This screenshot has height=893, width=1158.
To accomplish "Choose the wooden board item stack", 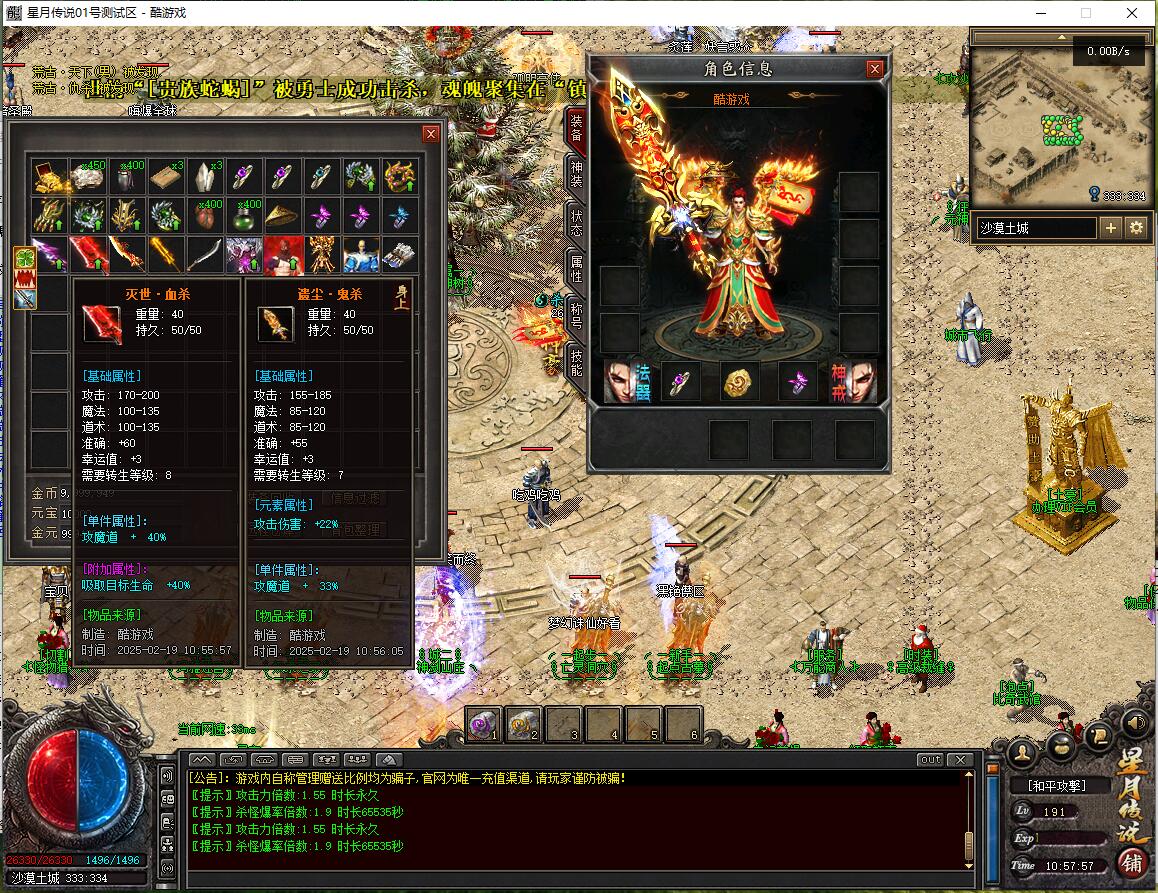I will (x=166, y=176).
